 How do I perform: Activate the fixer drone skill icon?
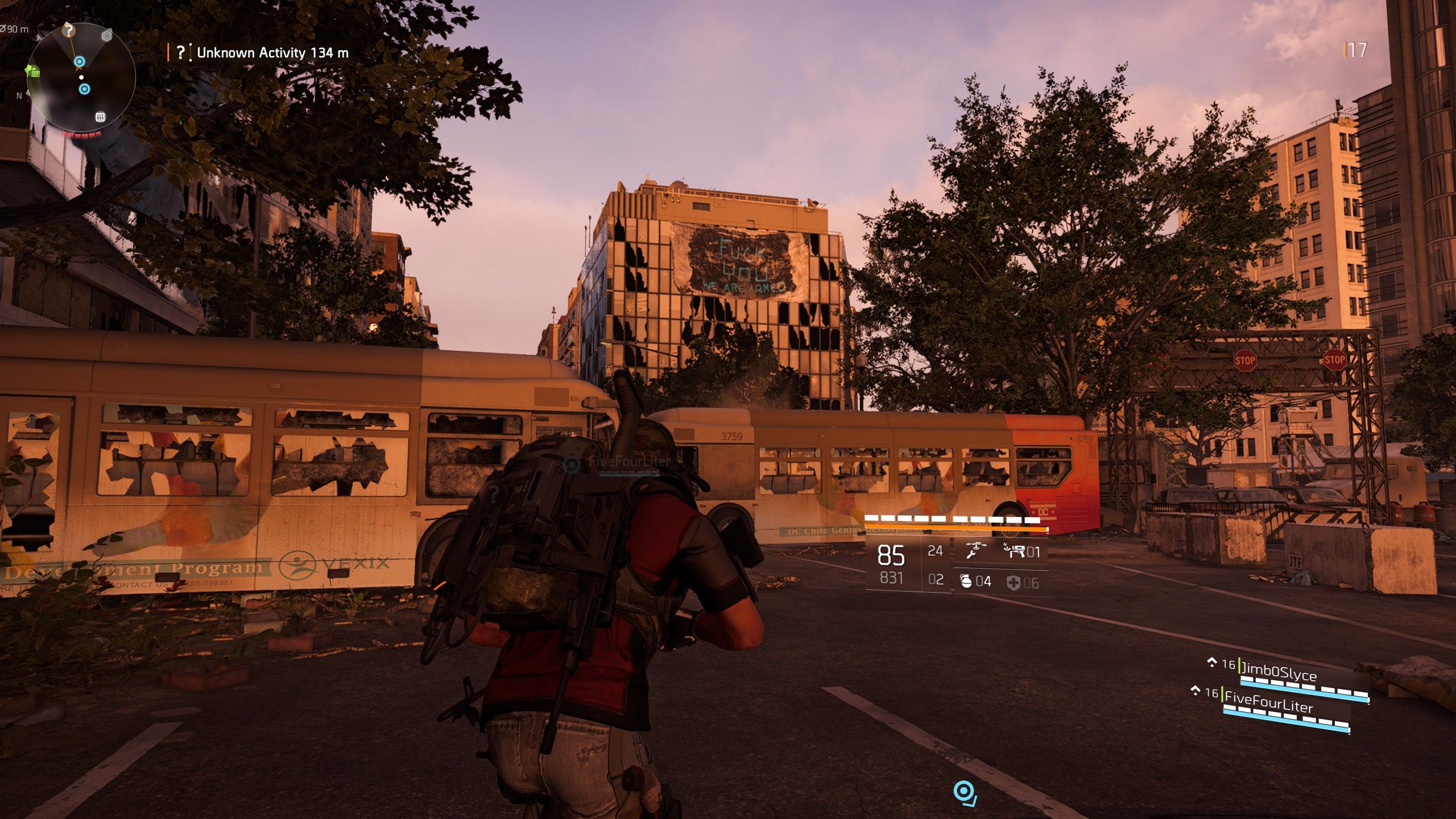[975, 551]
